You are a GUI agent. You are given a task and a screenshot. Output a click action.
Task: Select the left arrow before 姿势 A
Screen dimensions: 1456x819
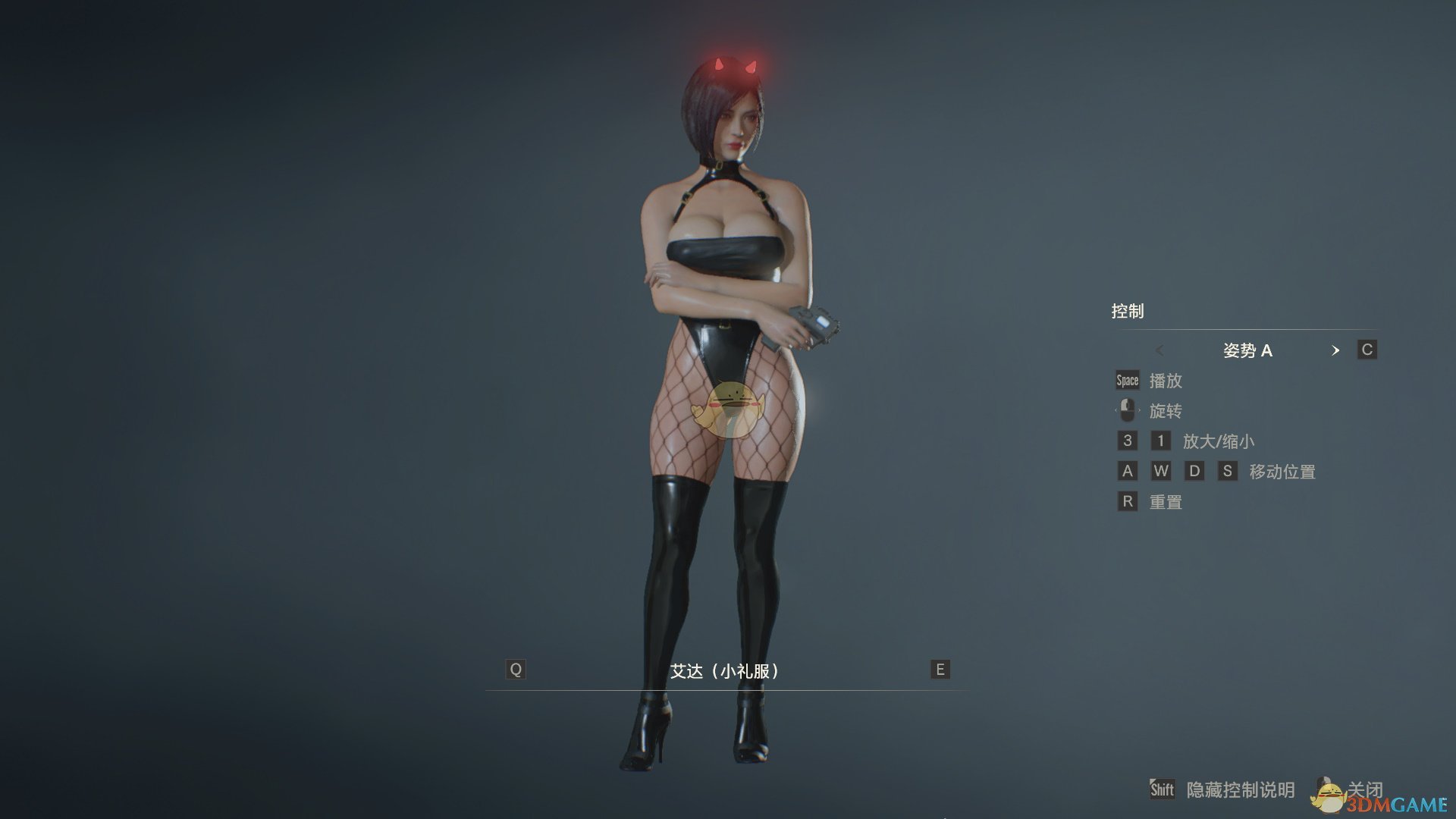(1161, 350)
